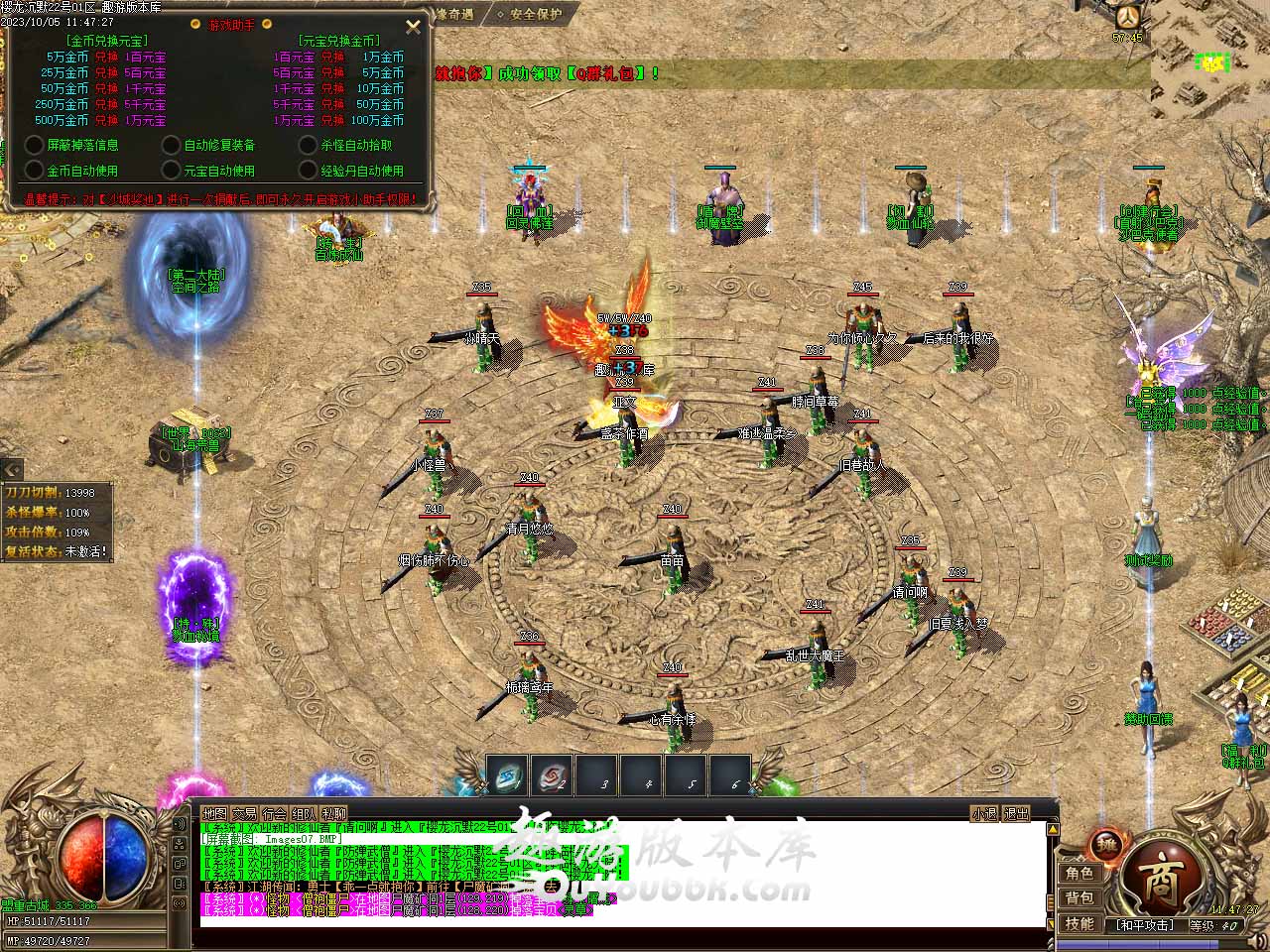Click the 小退 logout button
Image resolution: width=1270 pixels, height=952 pixels.
click(984, 814)
